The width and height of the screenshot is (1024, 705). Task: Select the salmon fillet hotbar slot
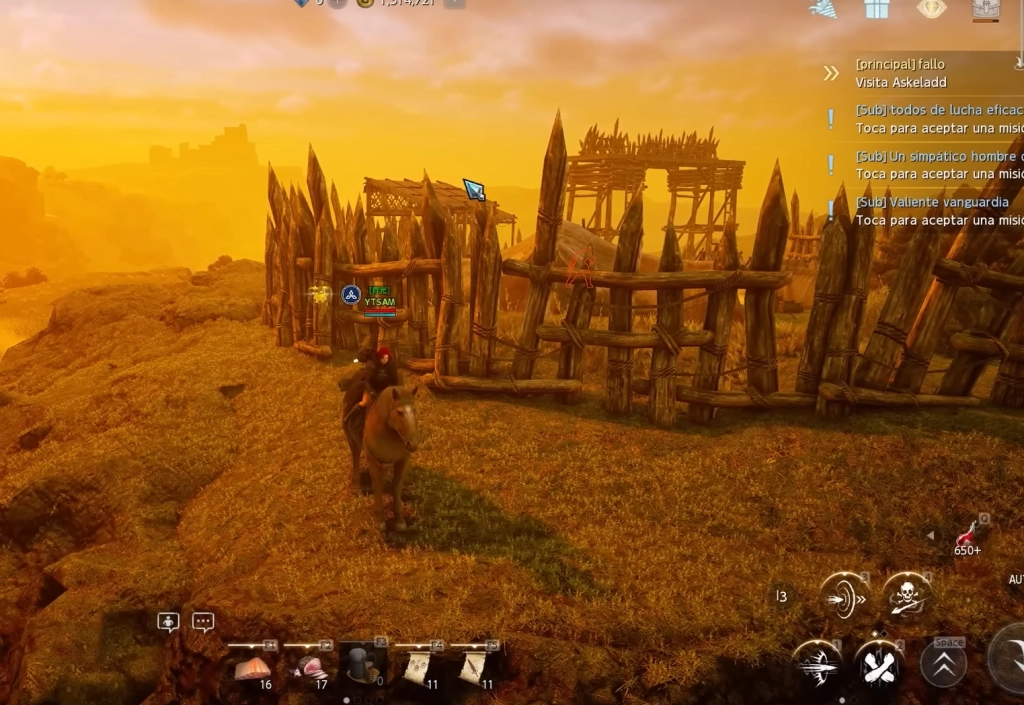pos(253,667)
